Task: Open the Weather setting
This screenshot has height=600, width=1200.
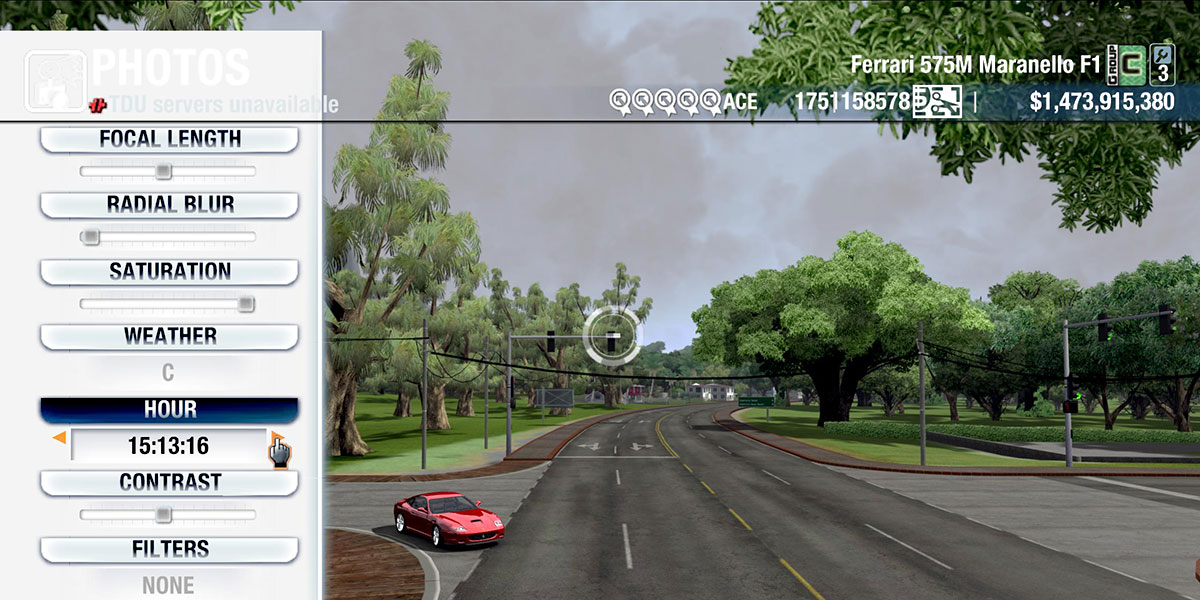Action: click(169, 337)
